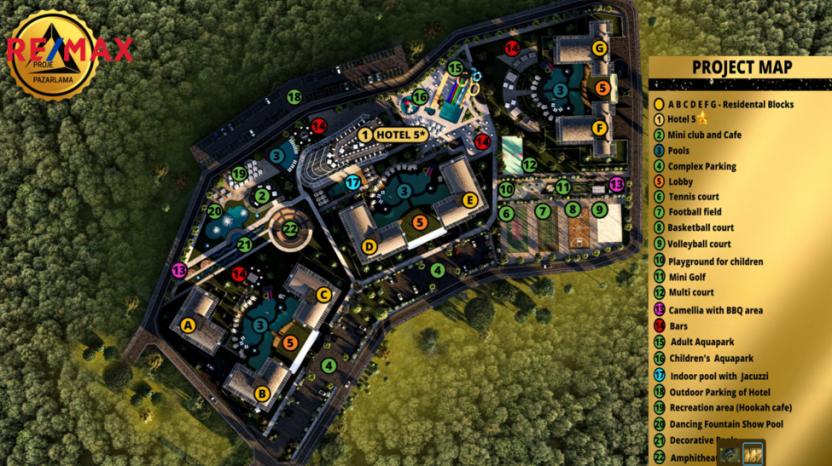The width and height of the screenshot is (832, 466).
Task: Select the Hotel 5* label on the map
Action: tap(393, 134)
